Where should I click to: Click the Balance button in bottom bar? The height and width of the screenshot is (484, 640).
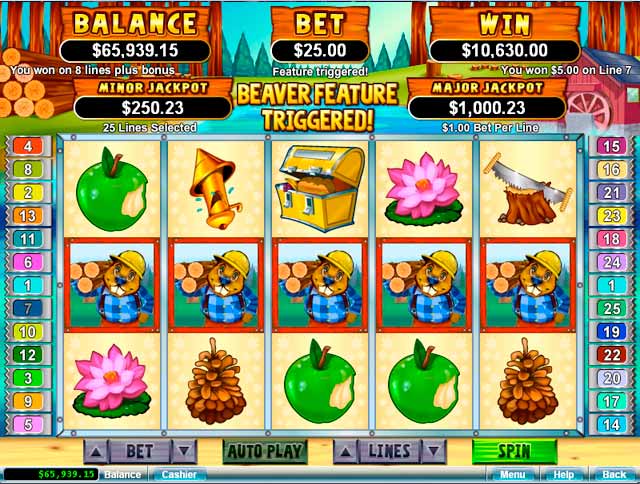(x=123, y=474)
